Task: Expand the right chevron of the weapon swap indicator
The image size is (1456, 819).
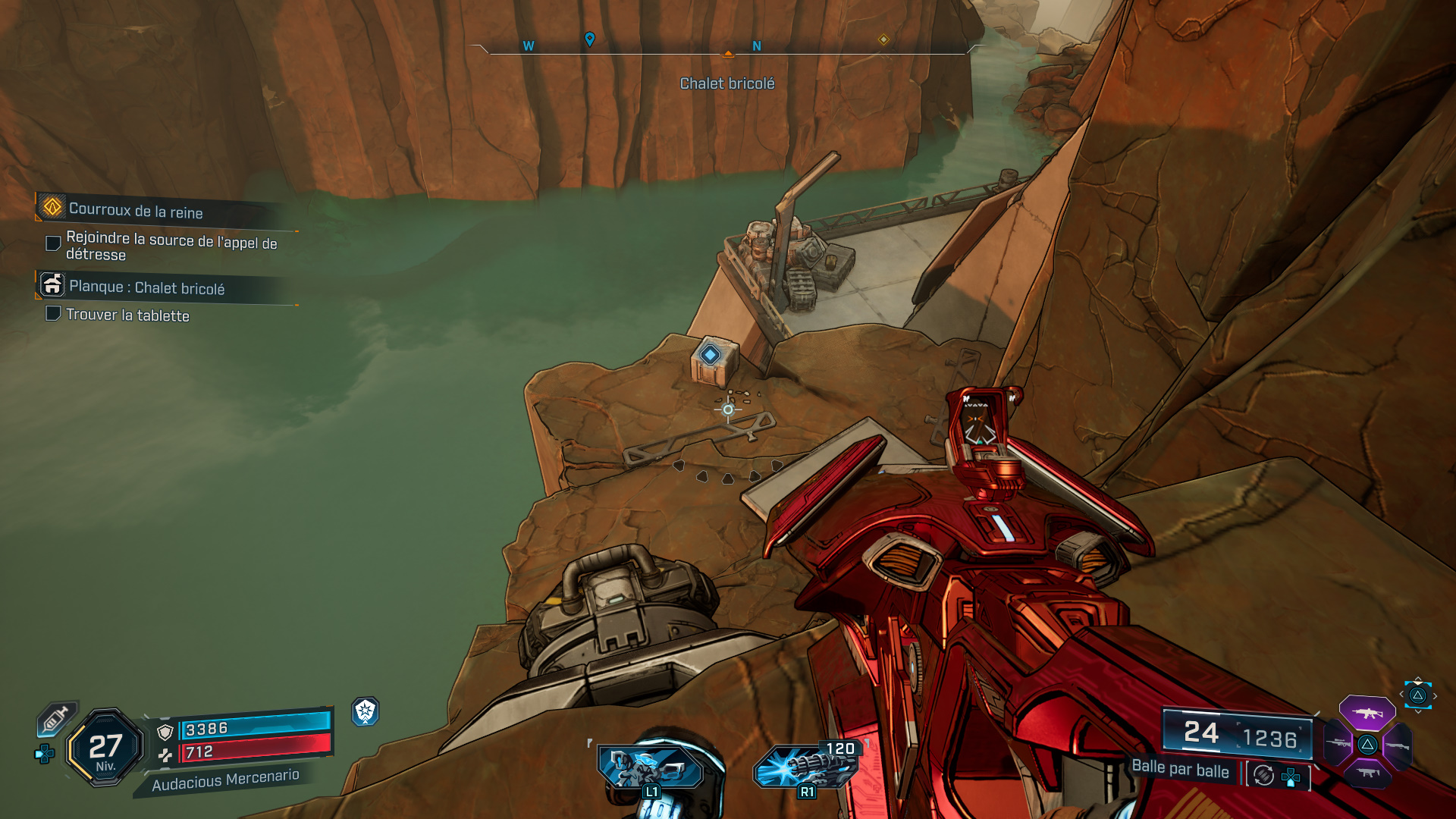Action: point(1436,695)
